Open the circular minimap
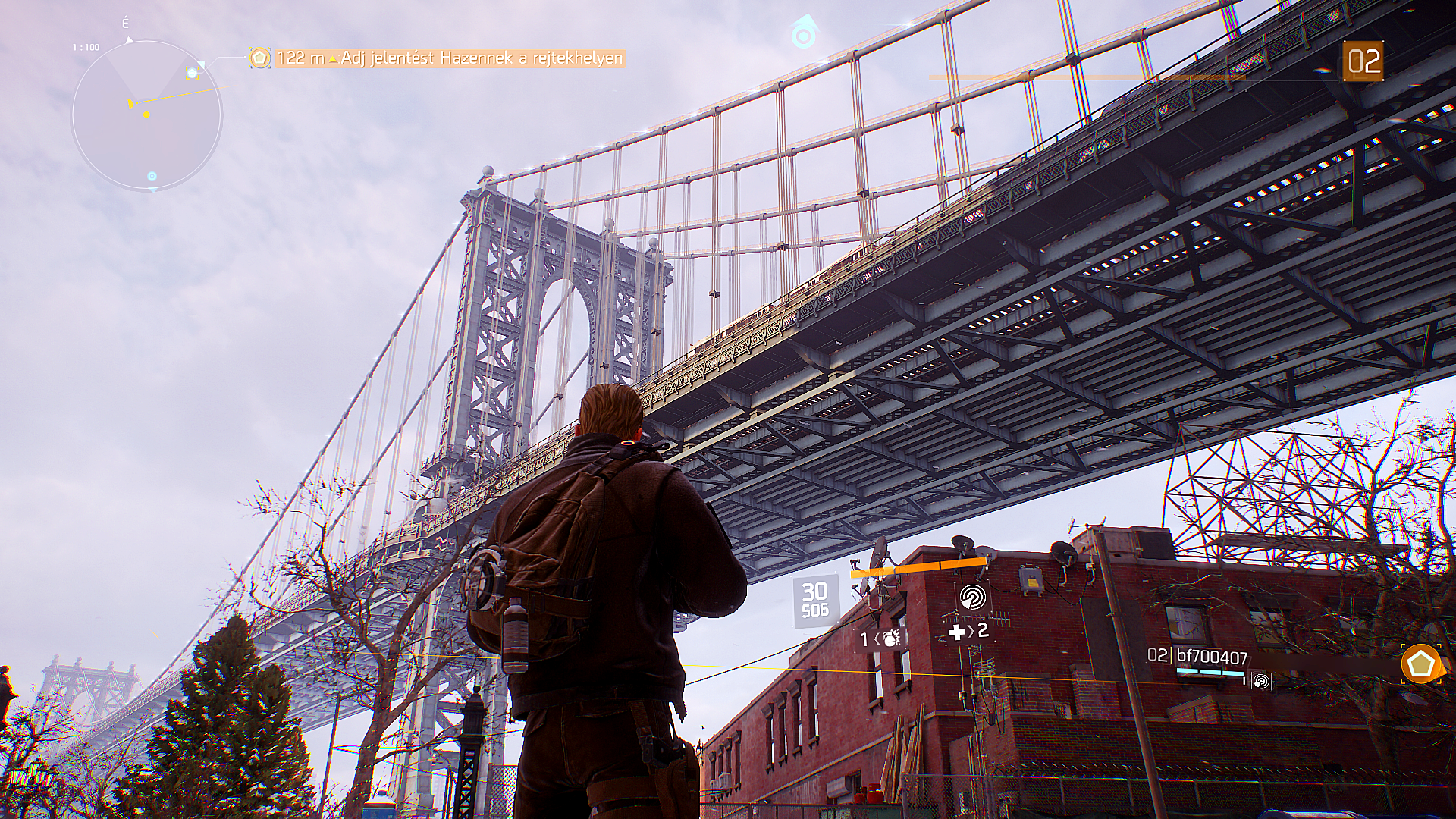The image size is (1456, 819). pos(146,115)
